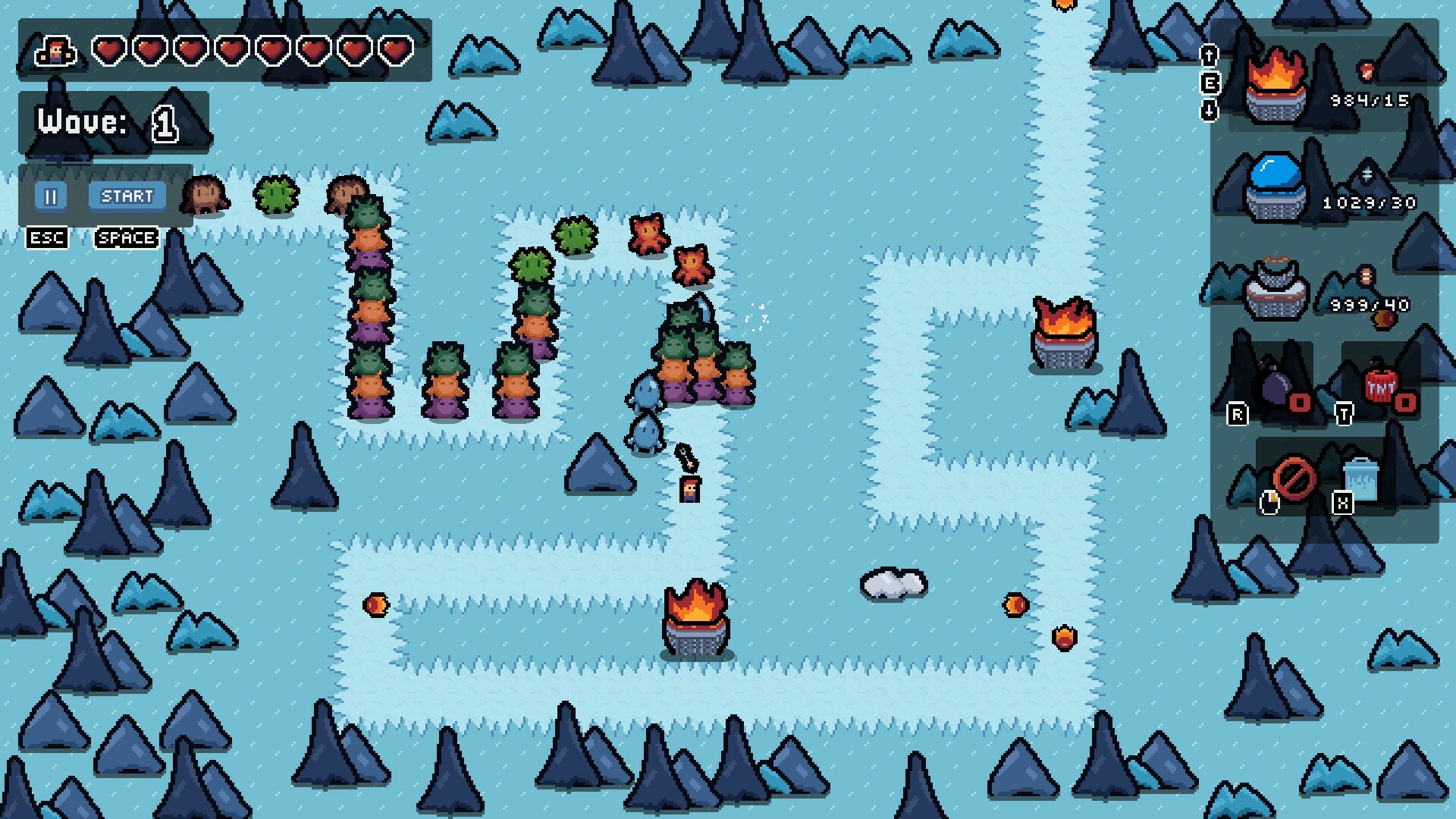Click the SPACE label under START
1456x819 pixels.
coord(126,237)
